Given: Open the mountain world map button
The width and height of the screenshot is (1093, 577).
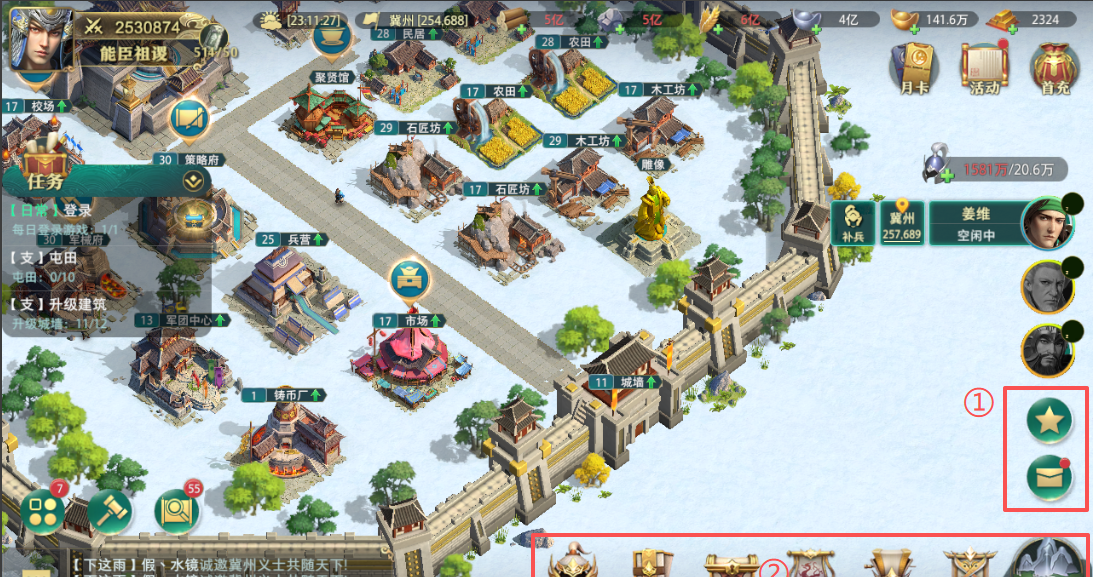Looking at the screenshot, I should [1049, 560].
